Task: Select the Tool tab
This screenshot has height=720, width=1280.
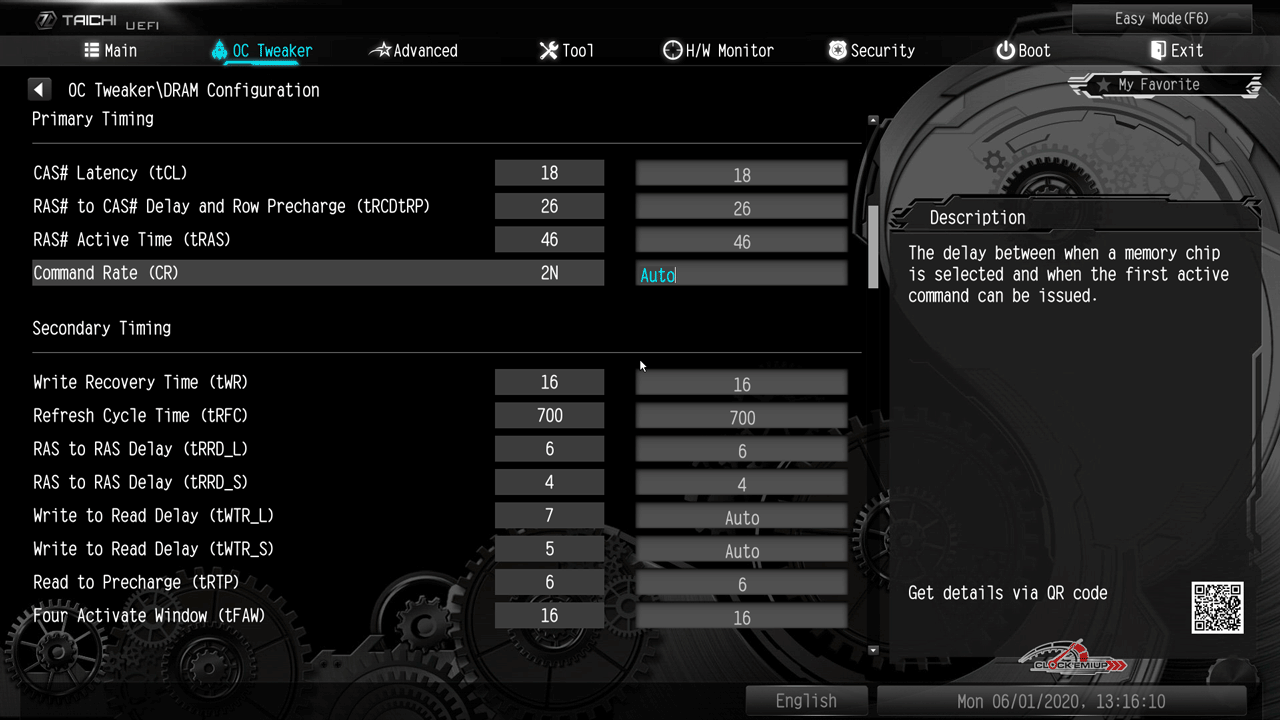Action: 566,51
